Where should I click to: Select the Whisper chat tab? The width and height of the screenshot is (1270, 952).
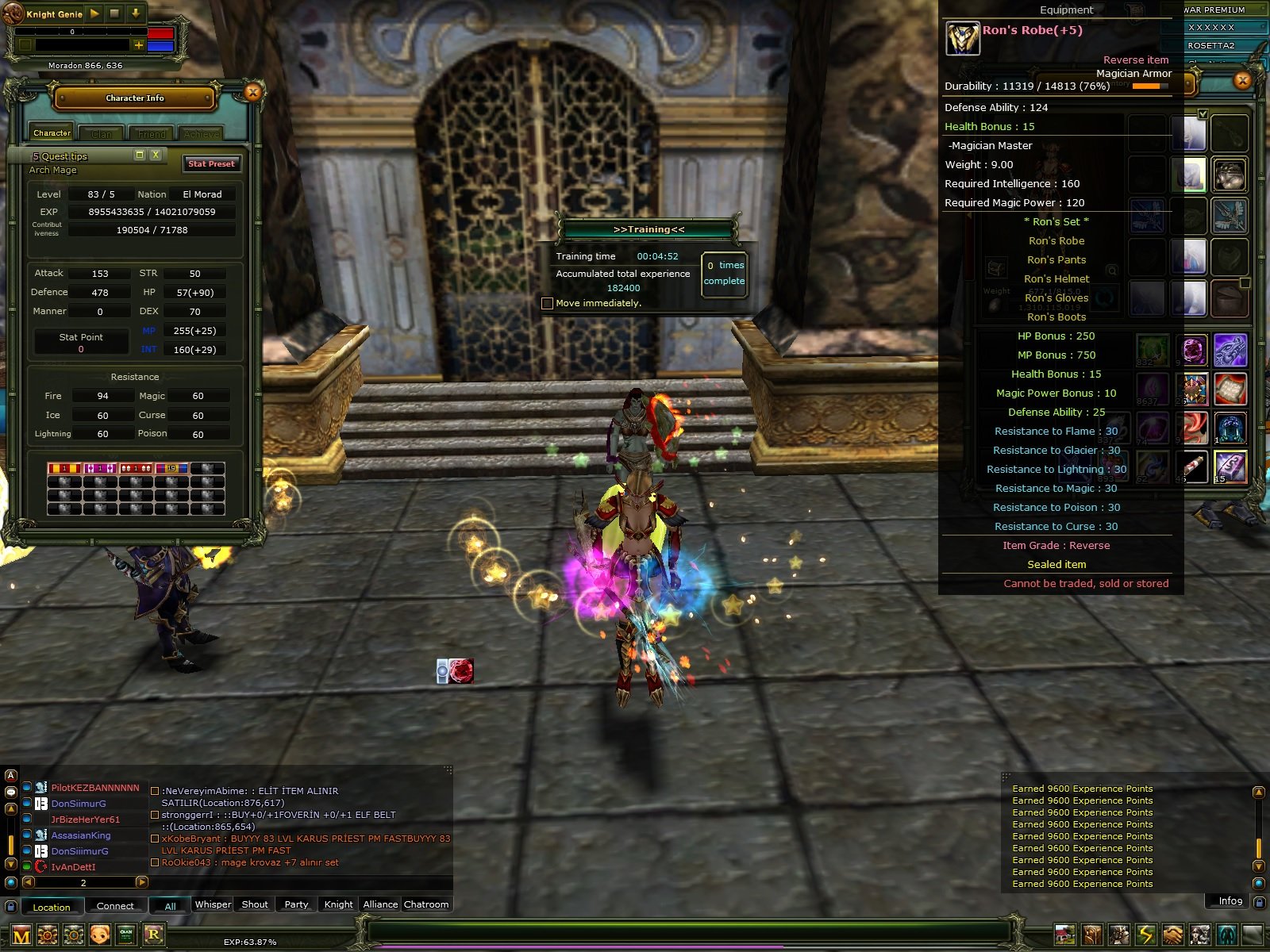click(212, 904)
